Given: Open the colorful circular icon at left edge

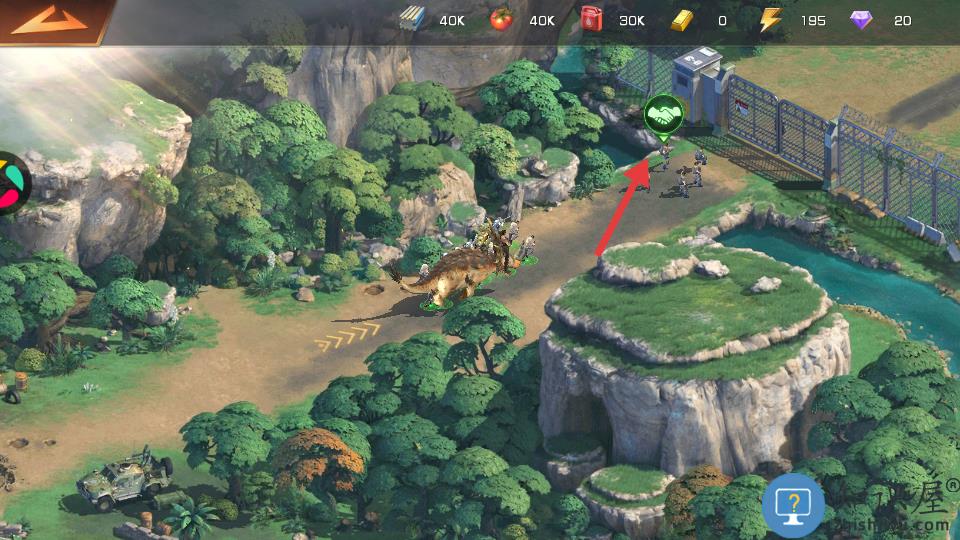Looking at the screenshot, I should click(12, 183).
